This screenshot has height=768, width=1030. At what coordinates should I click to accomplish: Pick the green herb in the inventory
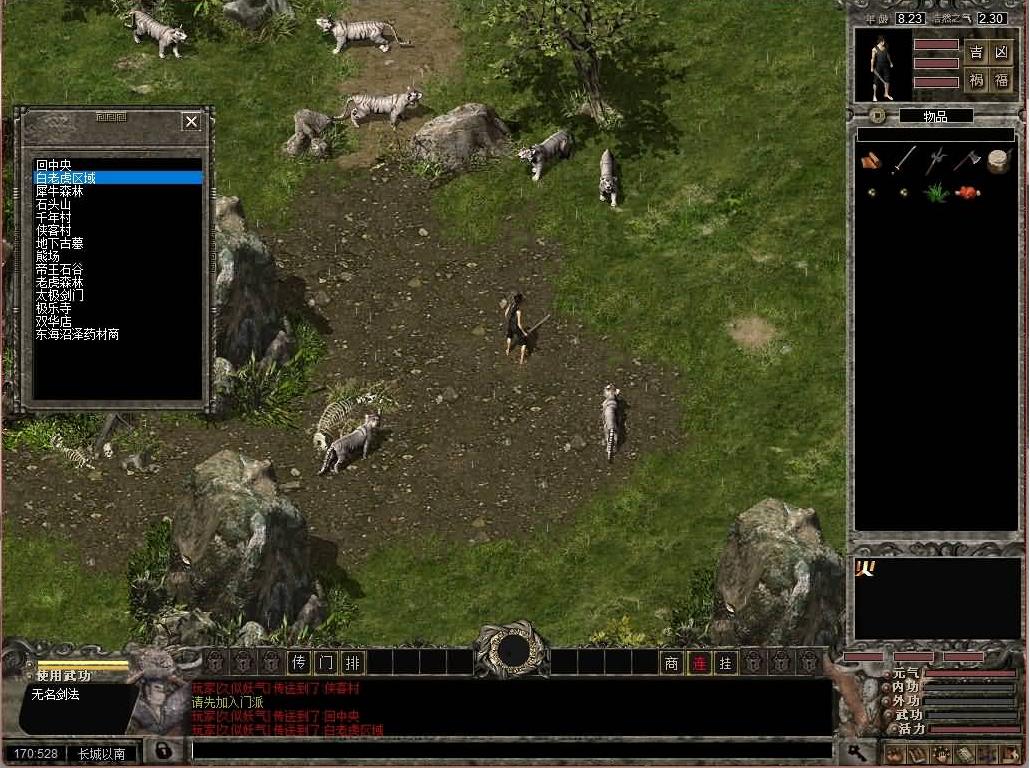[936, 192]
